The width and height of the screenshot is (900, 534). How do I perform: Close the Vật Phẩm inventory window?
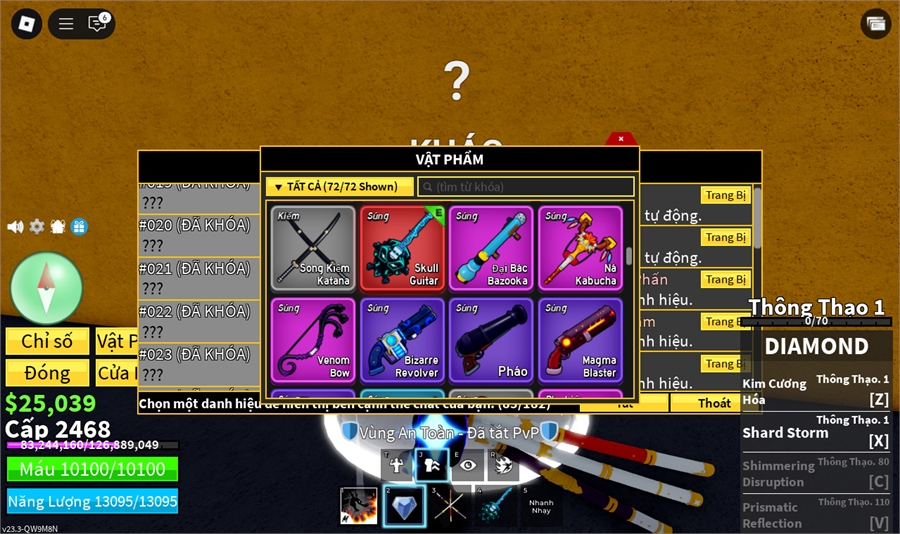621,139
